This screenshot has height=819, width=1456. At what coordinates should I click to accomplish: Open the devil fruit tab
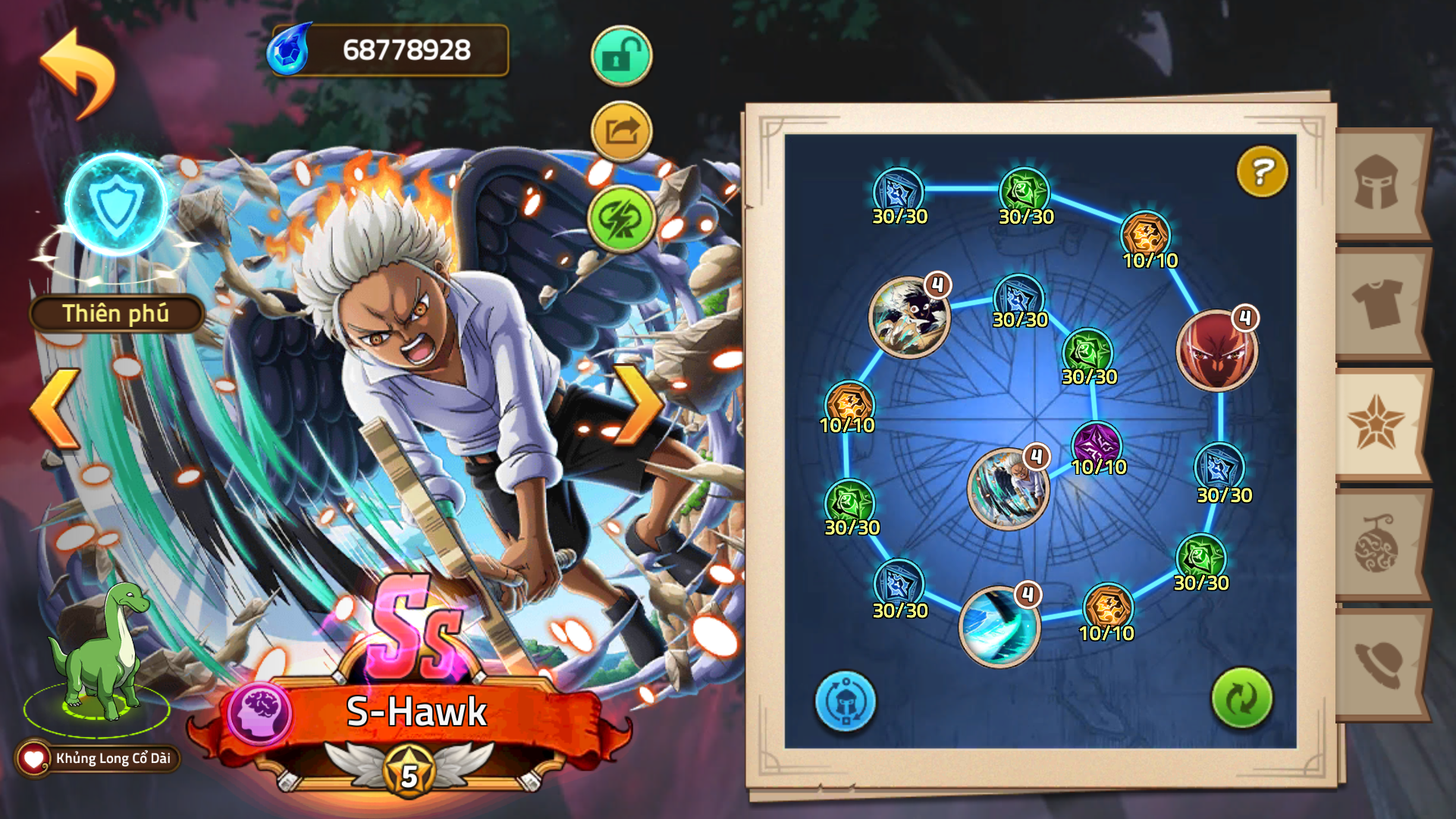point(1377,544)
